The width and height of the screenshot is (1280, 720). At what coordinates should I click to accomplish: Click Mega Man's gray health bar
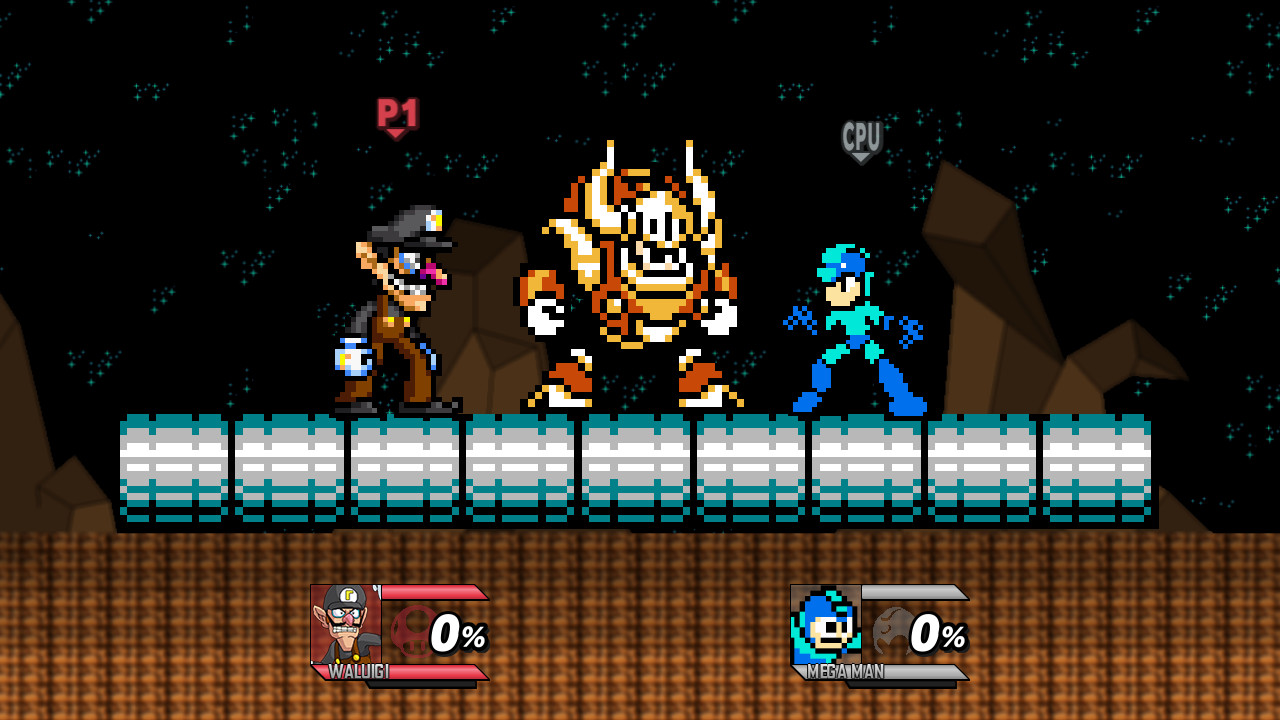(x=915, y=590)
